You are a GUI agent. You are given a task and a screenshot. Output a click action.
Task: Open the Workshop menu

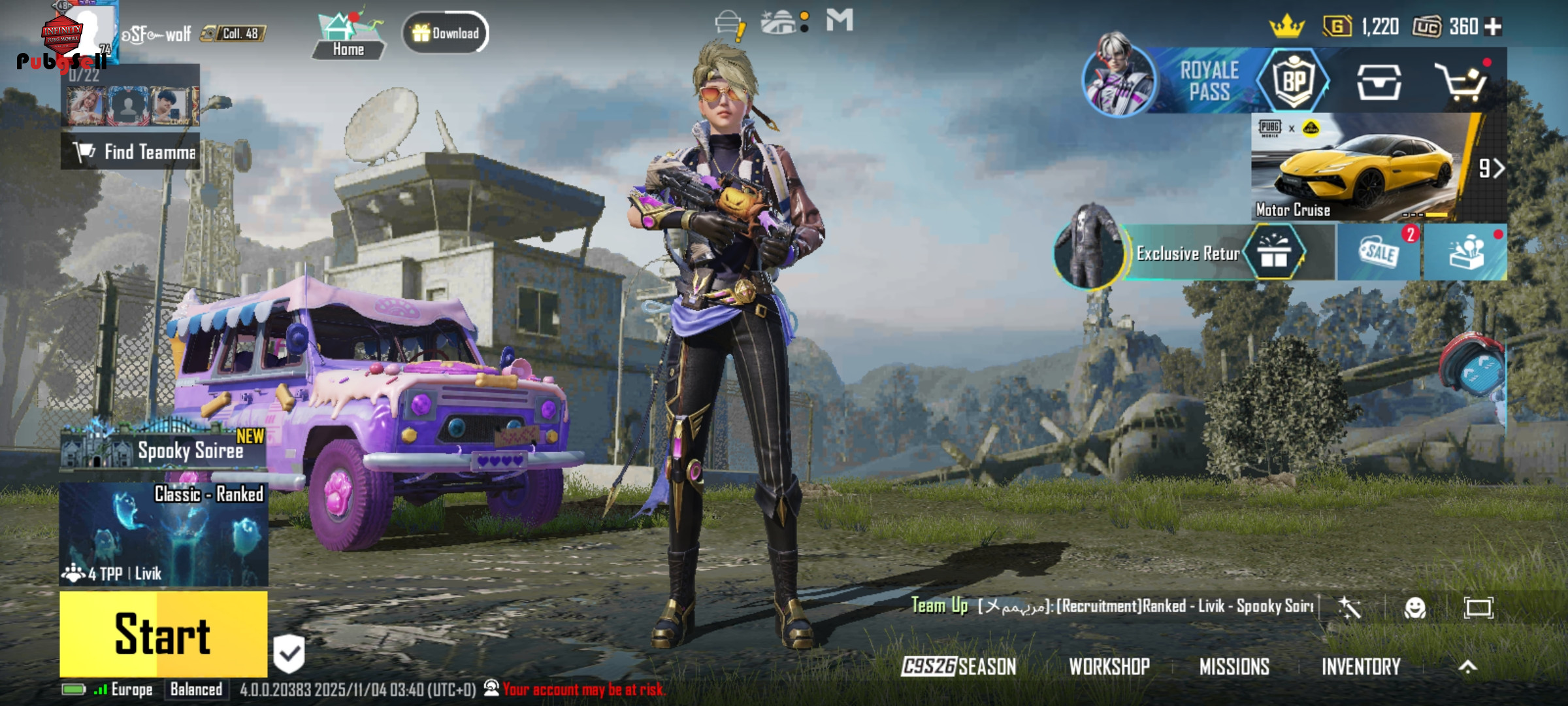1109,666
